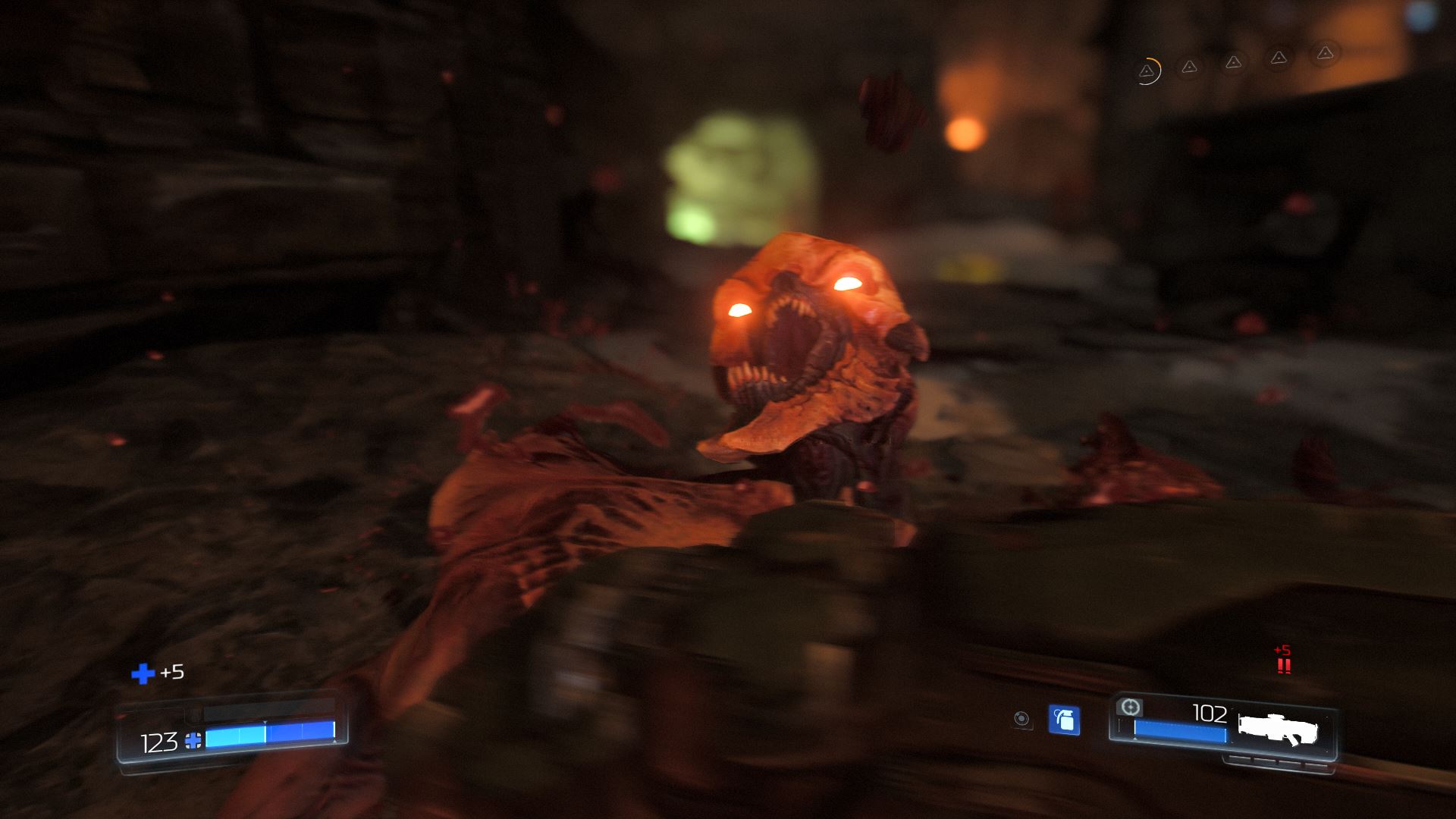This screenshot has height=819, width=1456.
Task: Click the triangle token with orange progress ring
Action: [x=1147, y=71]
